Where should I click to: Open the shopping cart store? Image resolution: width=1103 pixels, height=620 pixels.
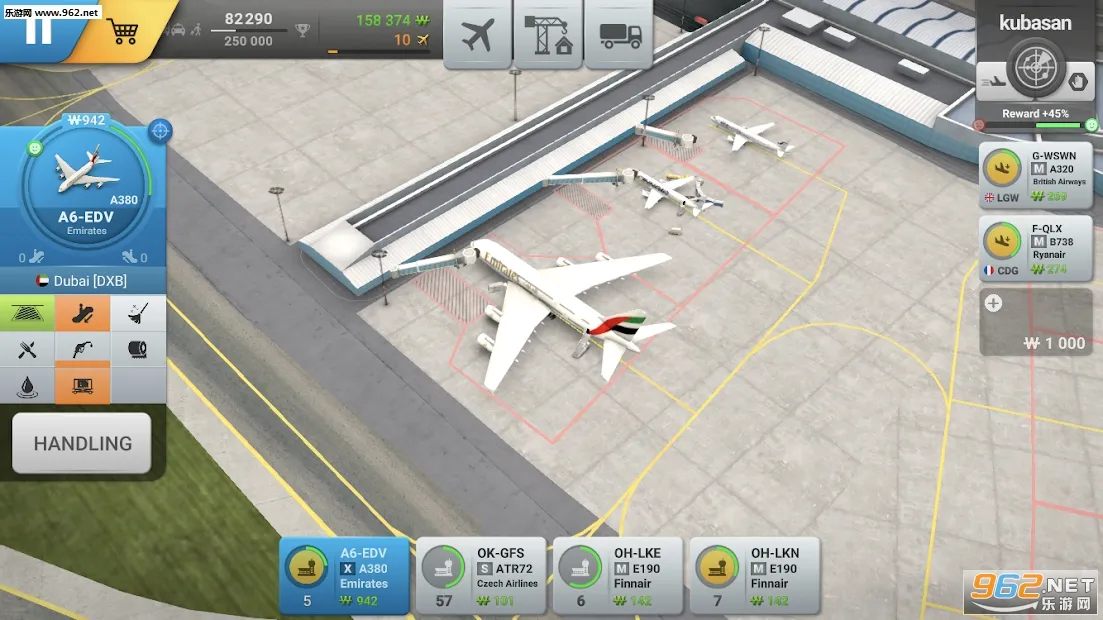[x=123, y=32]
